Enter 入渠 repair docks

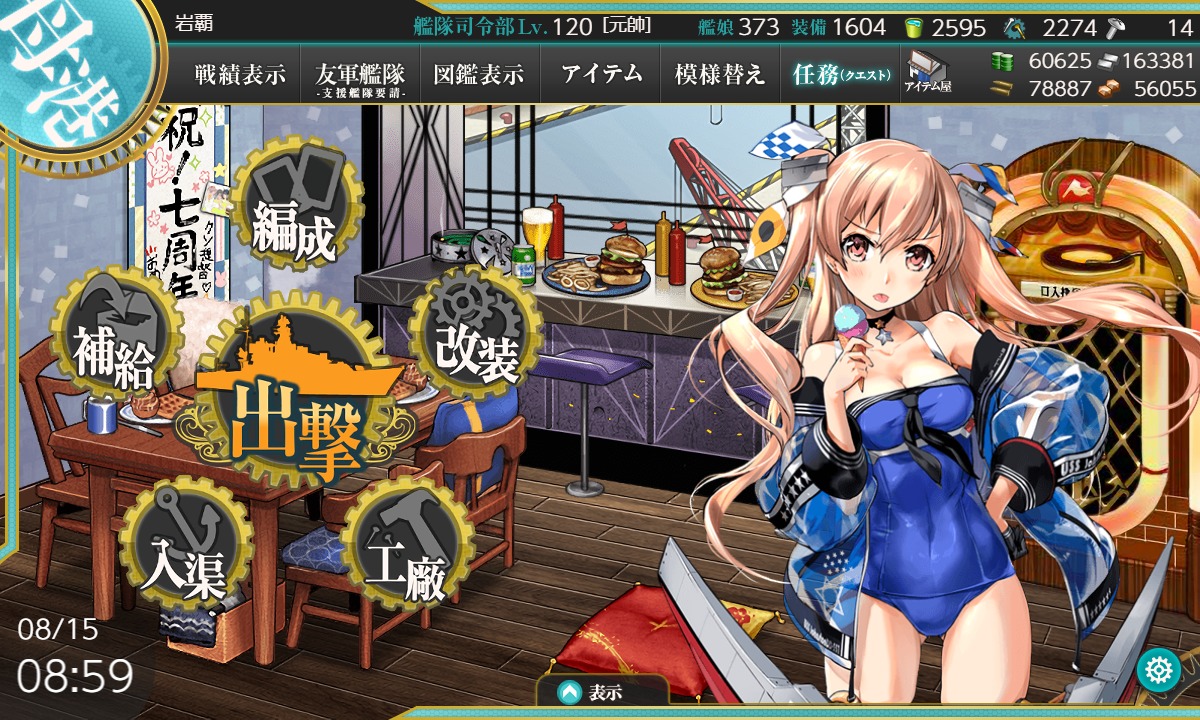point(183,554)
